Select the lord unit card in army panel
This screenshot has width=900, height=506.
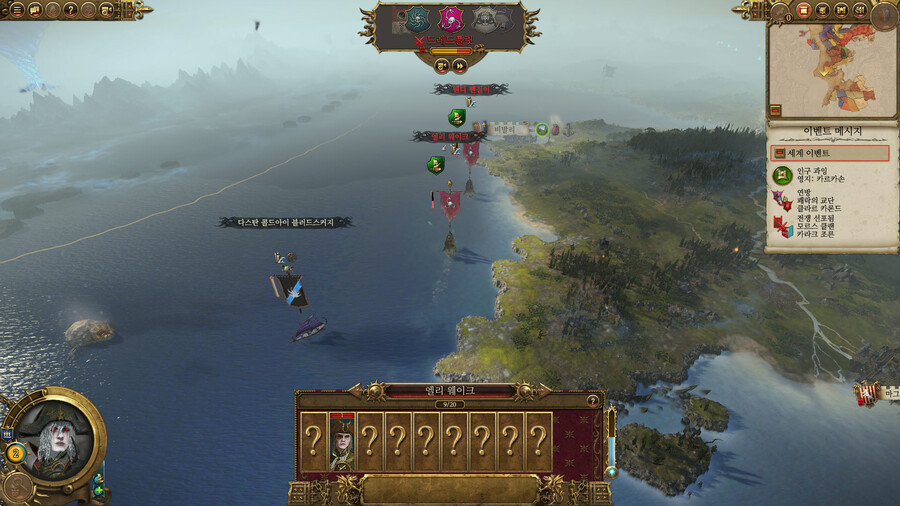click(x=342, y=441)
